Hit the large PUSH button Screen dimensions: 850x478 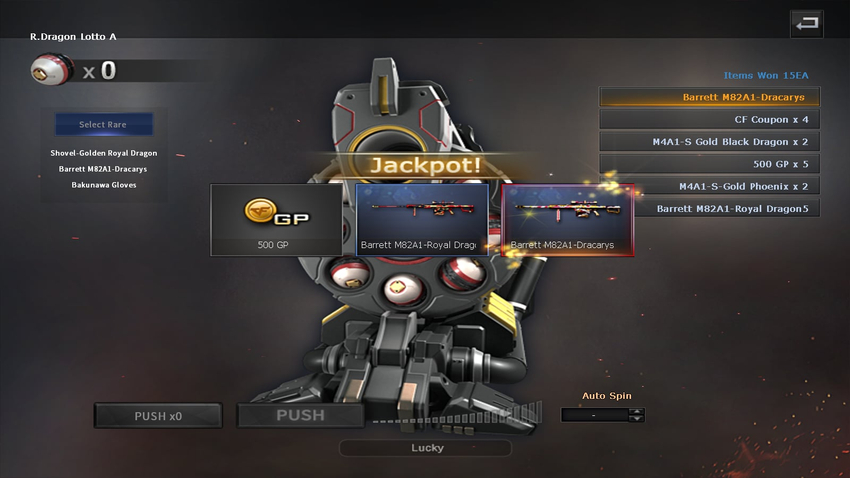(x=300, y=415)
